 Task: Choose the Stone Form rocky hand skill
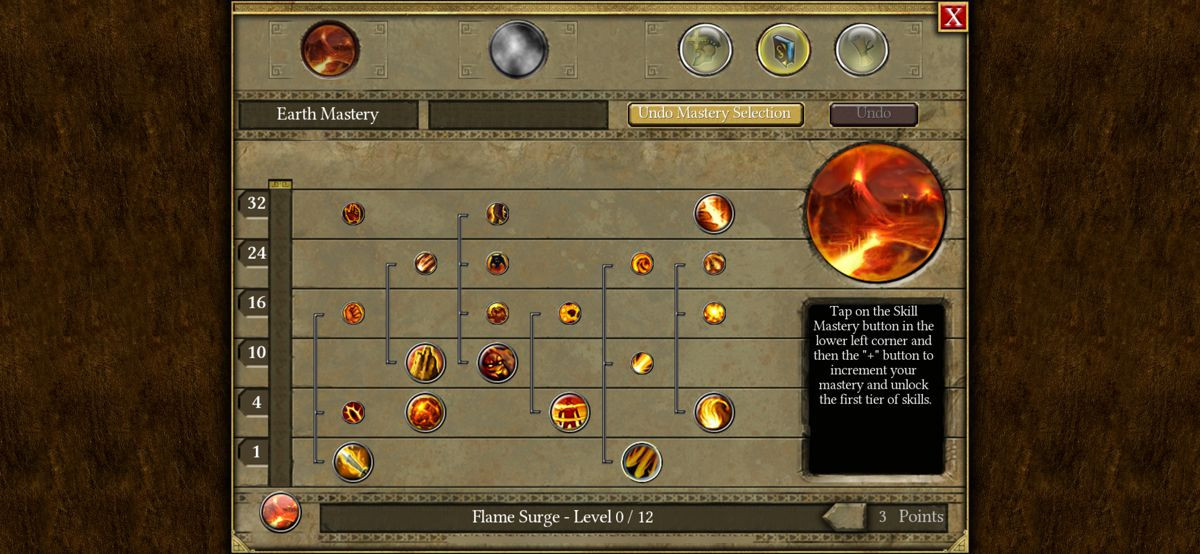coord(425,362)
